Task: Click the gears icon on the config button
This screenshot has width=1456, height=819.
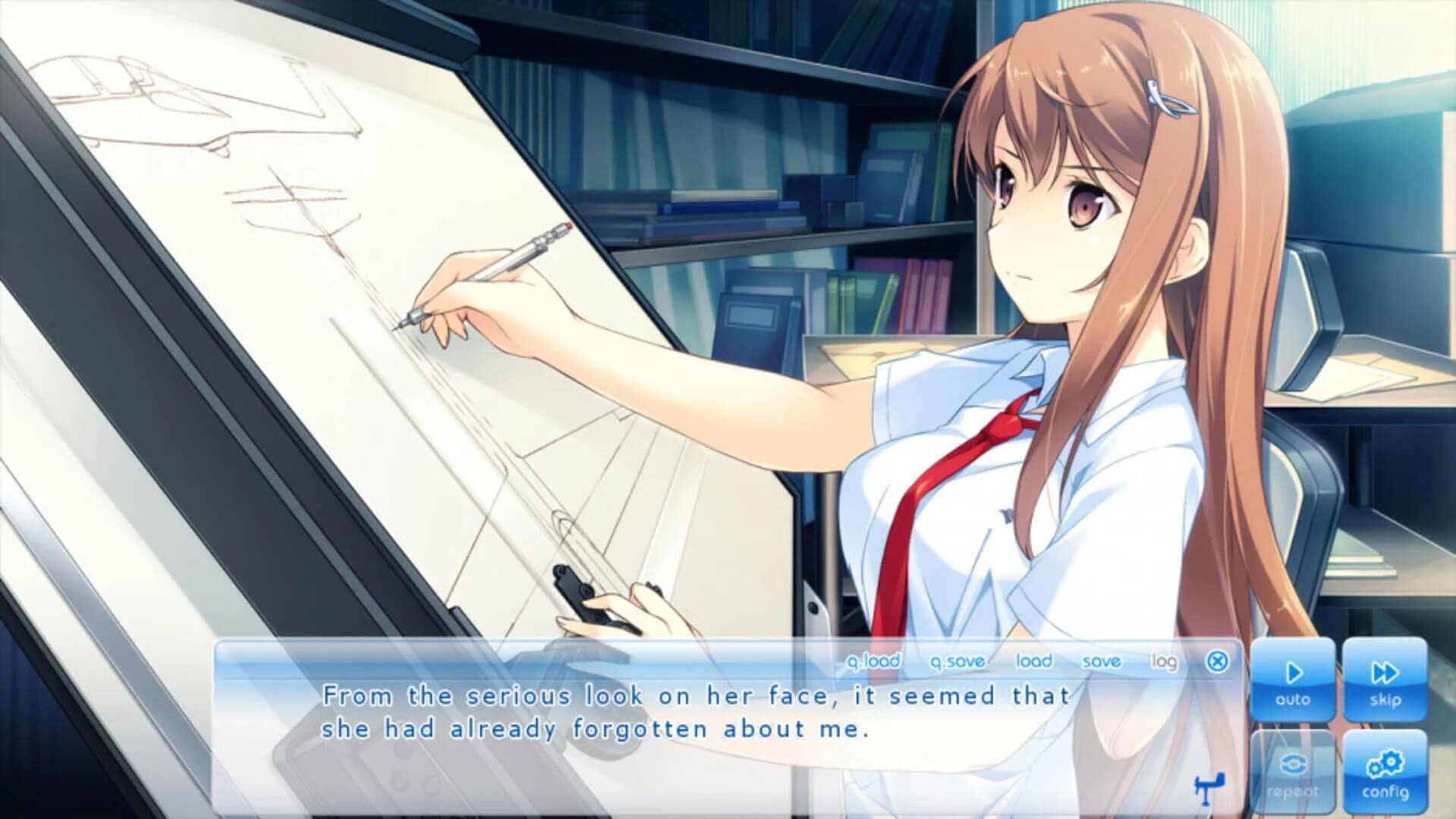Action: 1386,764
